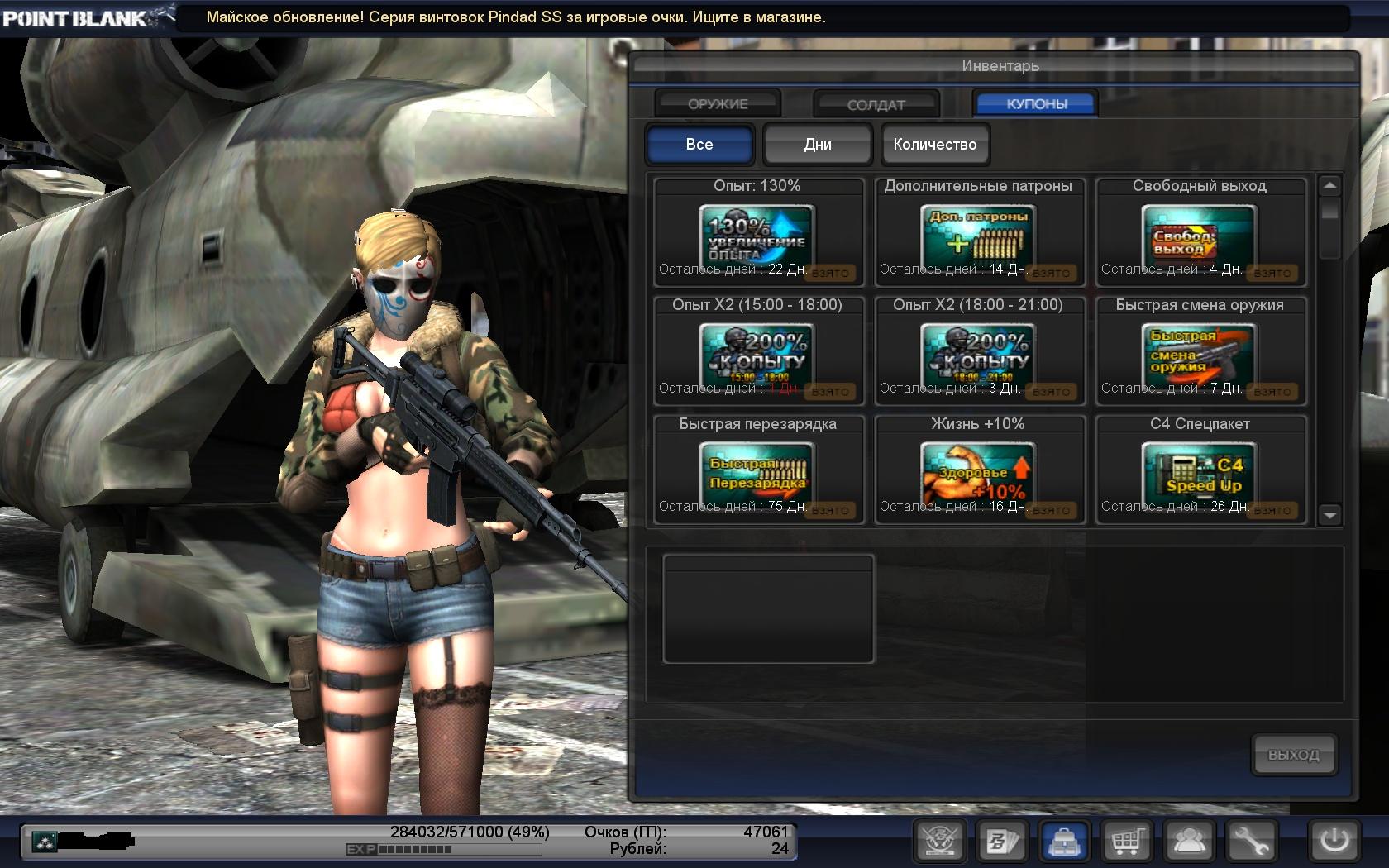Screen dimensions: 1389x868
Task: Switch to the Оружие weapons tab
Action: 717,104
